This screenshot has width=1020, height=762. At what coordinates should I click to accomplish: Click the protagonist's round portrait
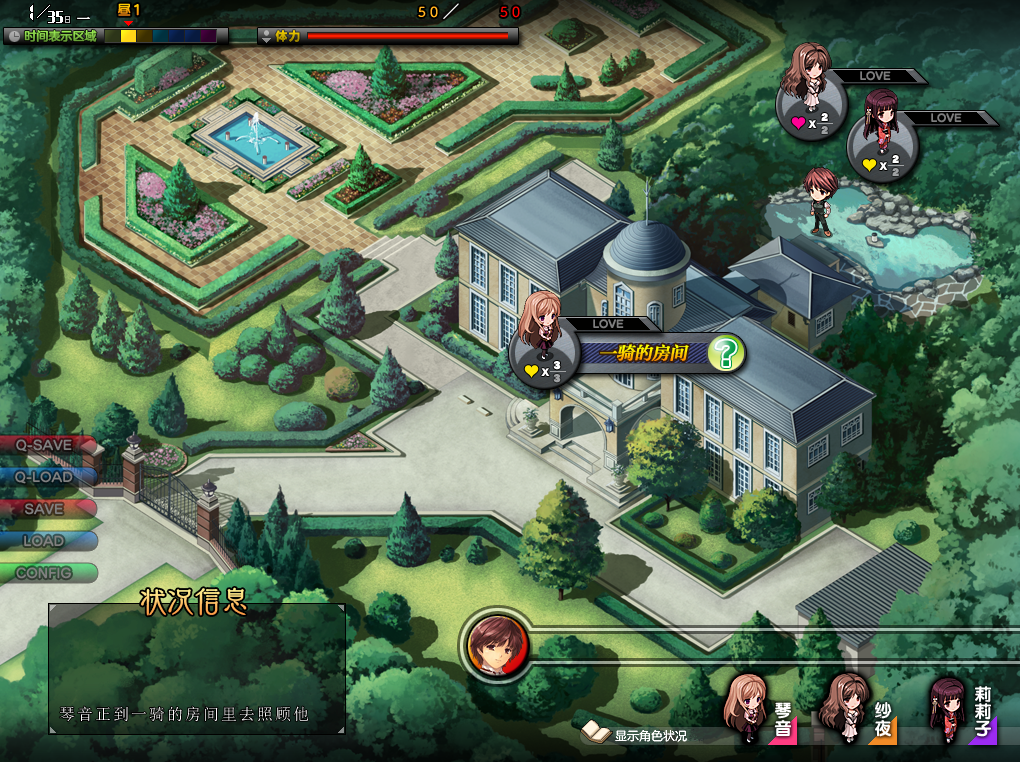pyautogui.click(x=495, y=646)
